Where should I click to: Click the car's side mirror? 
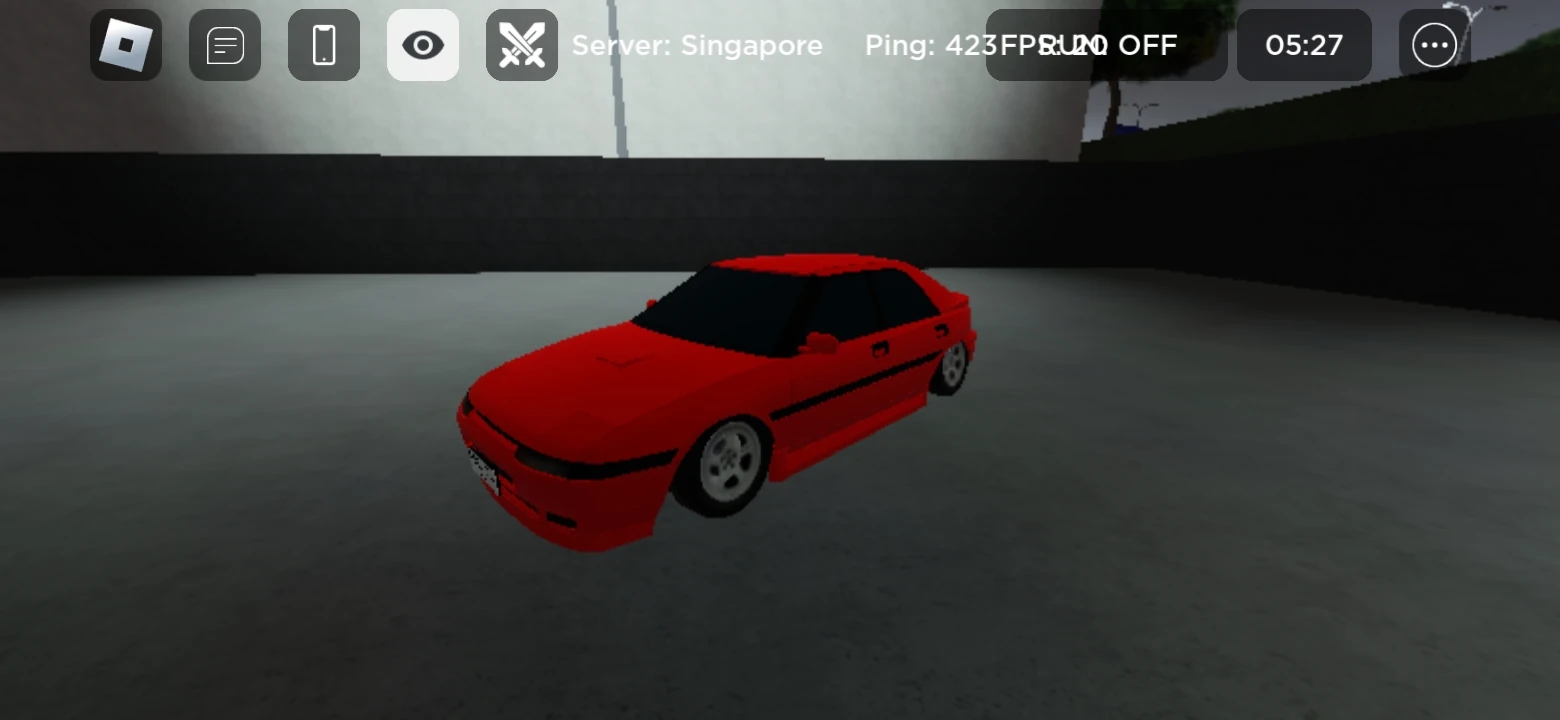pos(819,341)
